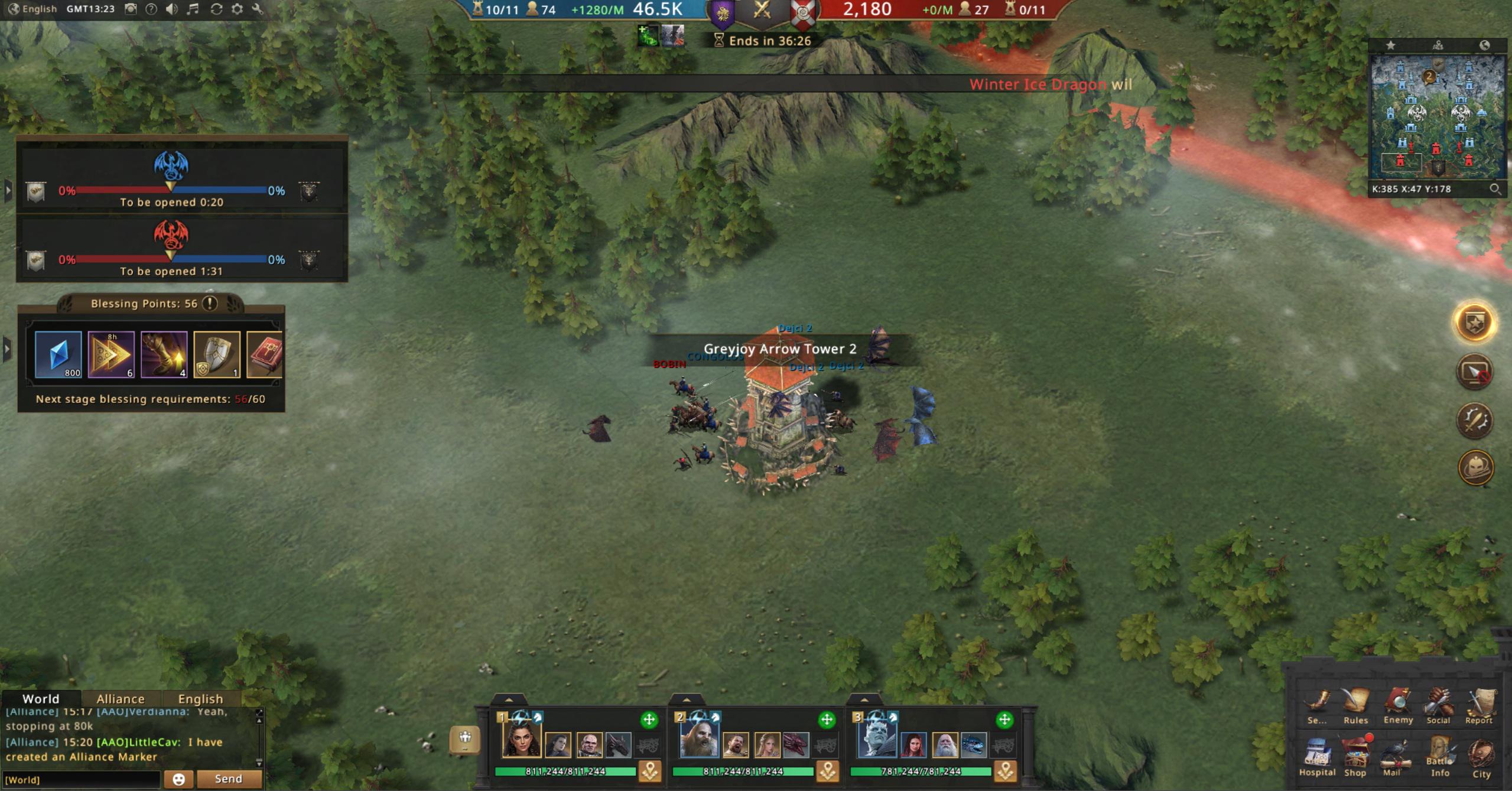This screenshot has height=791, width=1512.
Task: Show the Enemy list
Action: pos(1397,704)
